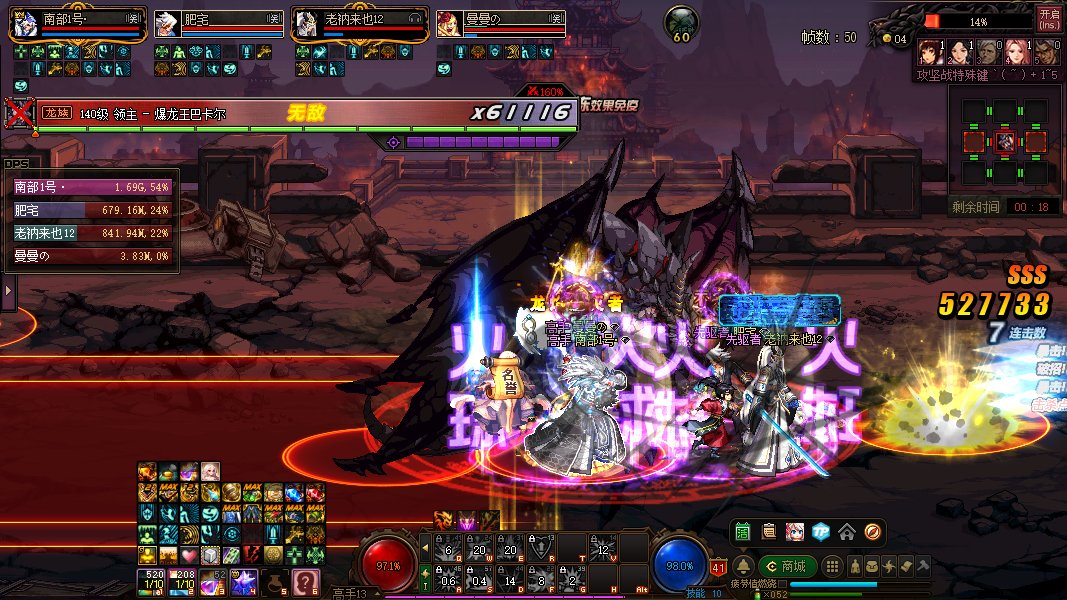The width and height of the screenshot is (1067, 600).
Task: Open the green calendar activity icon
Action: [743, 532]
